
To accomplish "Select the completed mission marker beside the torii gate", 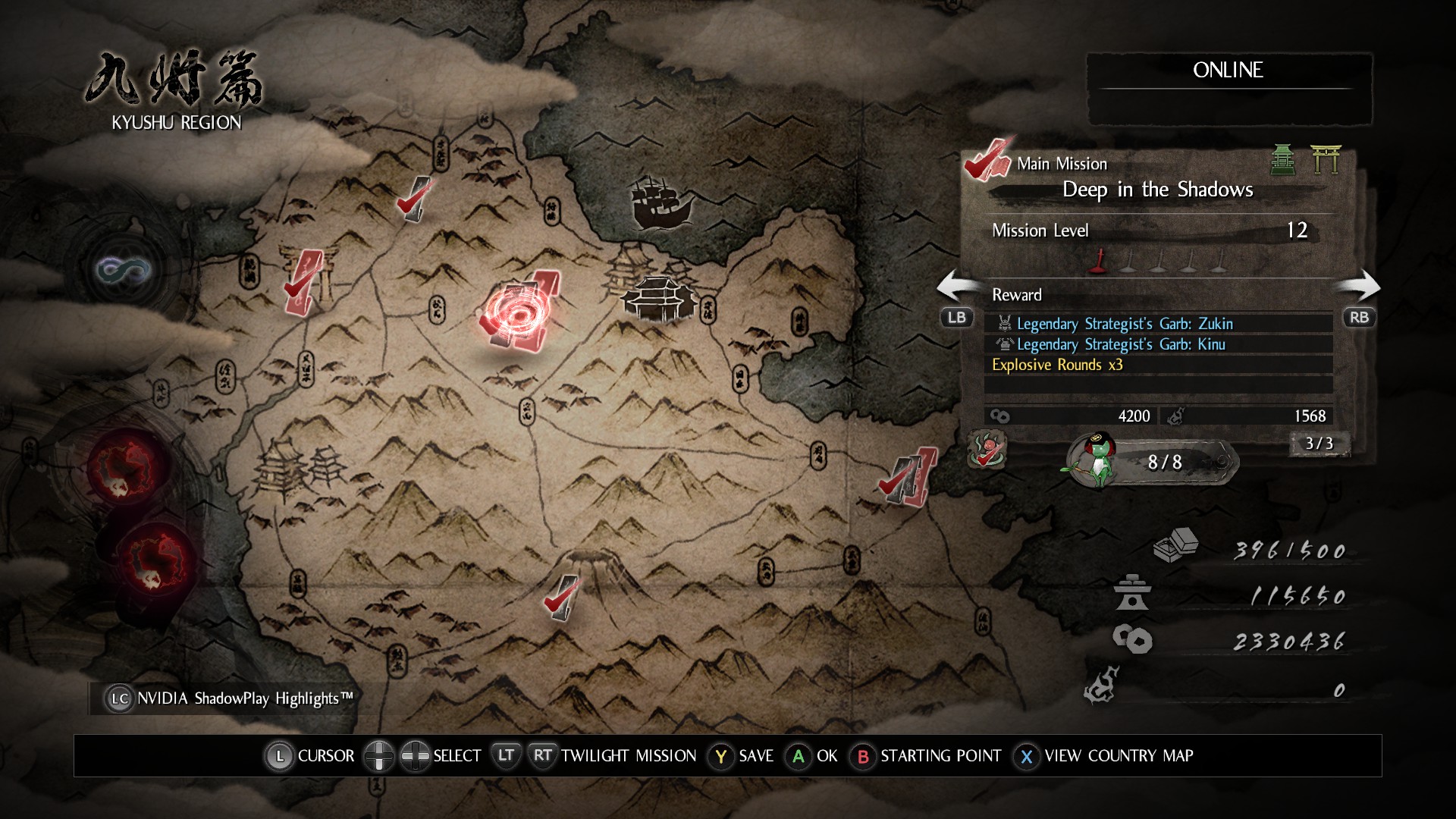I will (303, 282).
